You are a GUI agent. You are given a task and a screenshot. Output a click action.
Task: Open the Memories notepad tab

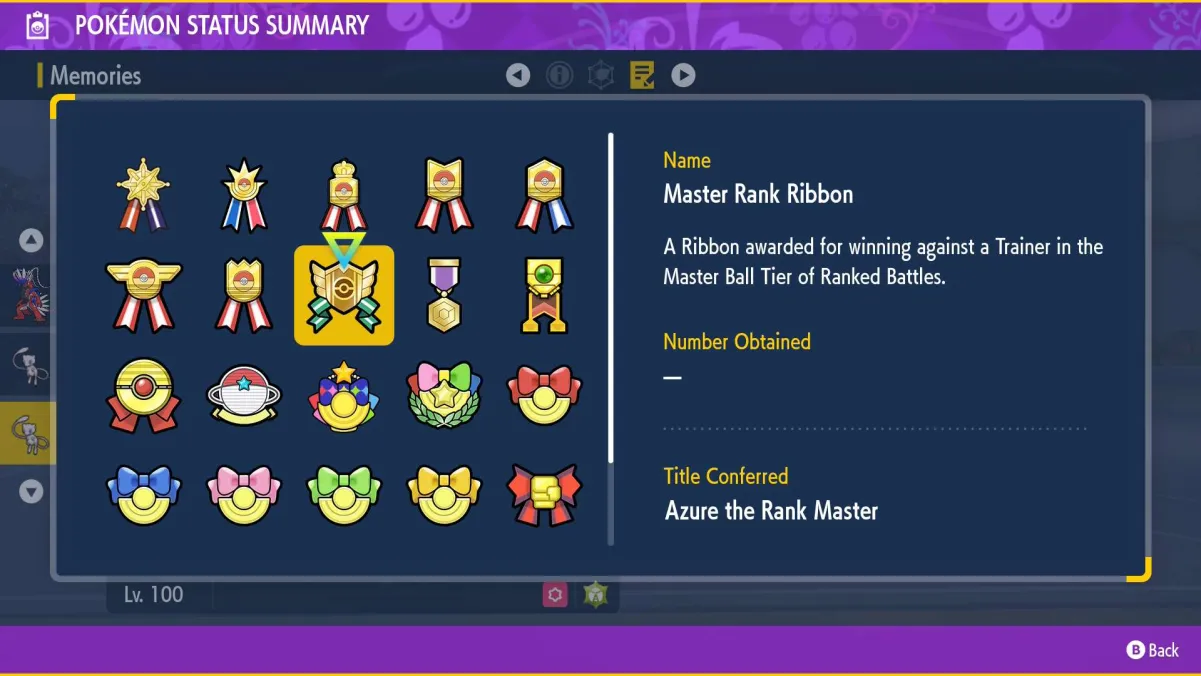(x=642, y=75)
